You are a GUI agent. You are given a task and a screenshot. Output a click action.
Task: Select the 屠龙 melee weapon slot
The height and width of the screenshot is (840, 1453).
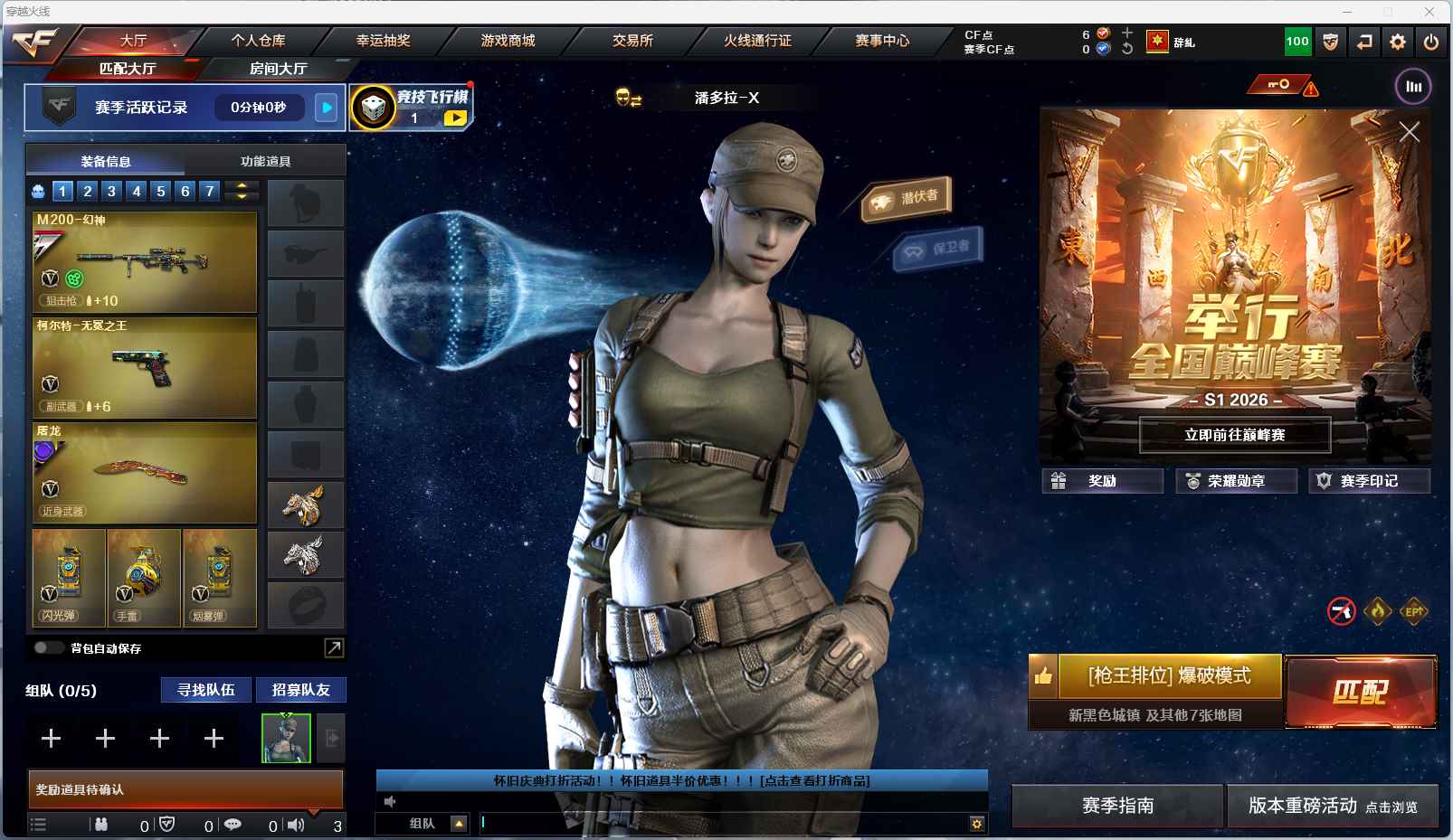pyautogui.click(x=145, y=472)
